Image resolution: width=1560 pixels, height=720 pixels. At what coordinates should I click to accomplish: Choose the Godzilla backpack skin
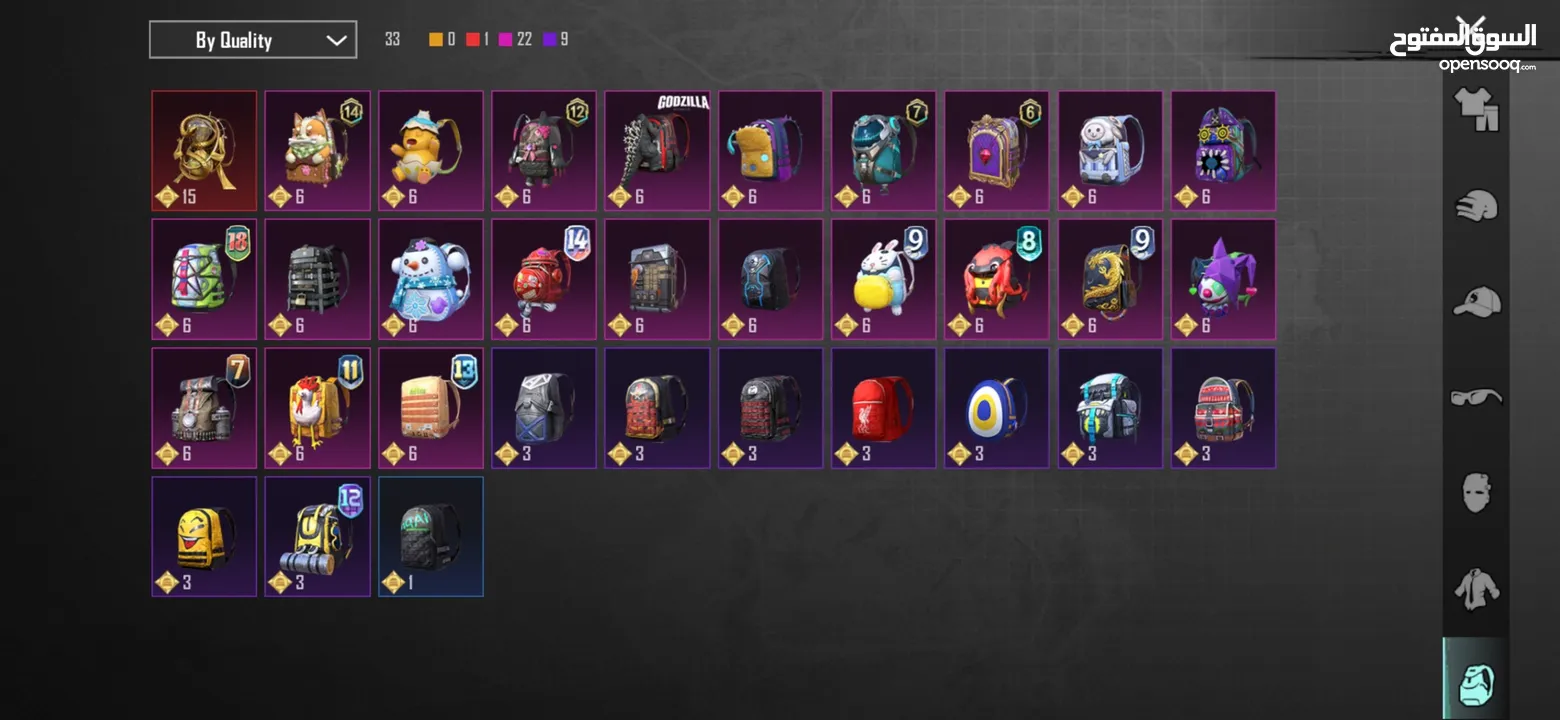657,151
